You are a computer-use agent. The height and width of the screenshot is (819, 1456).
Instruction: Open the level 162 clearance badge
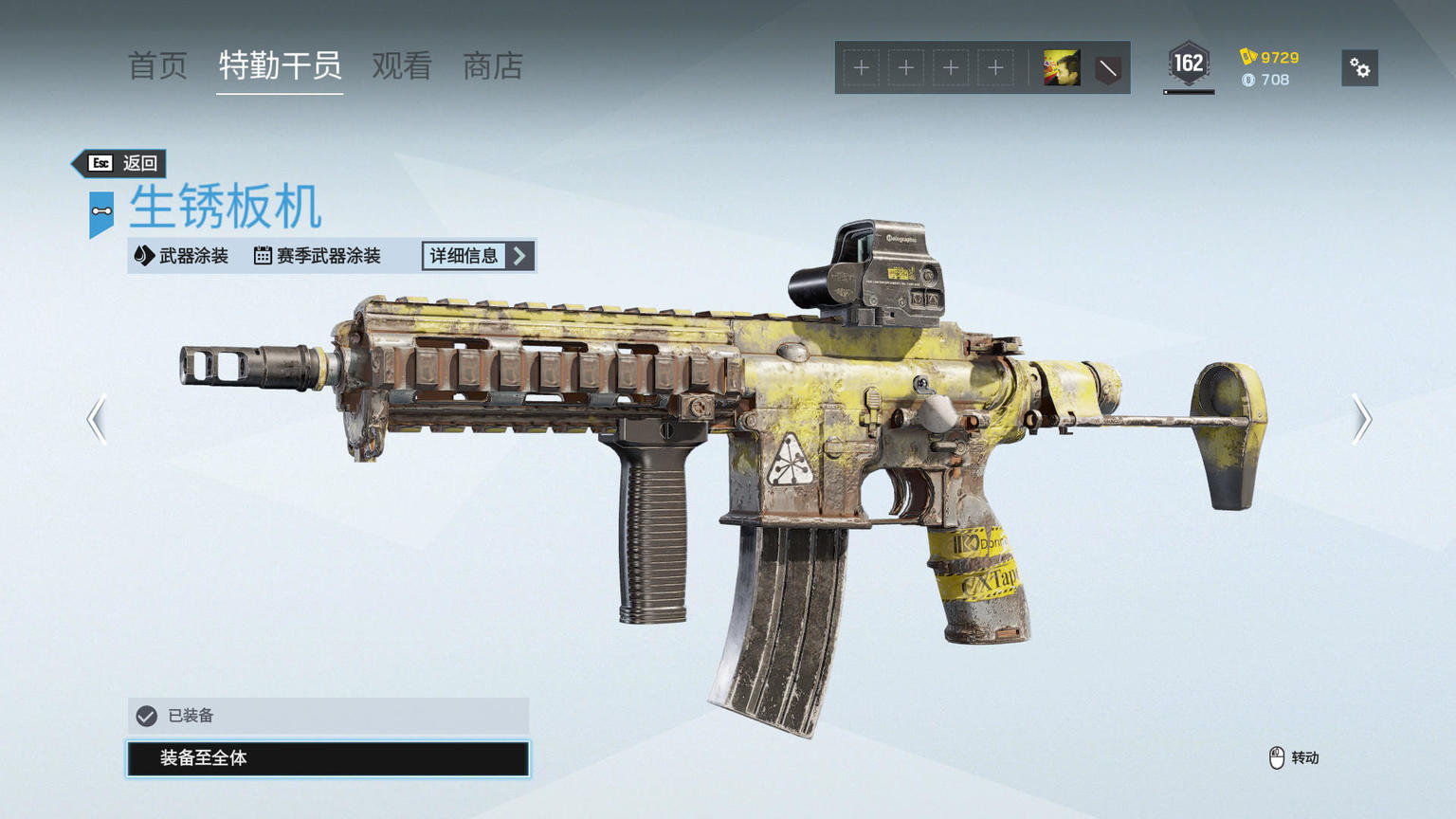(1189, 64)
